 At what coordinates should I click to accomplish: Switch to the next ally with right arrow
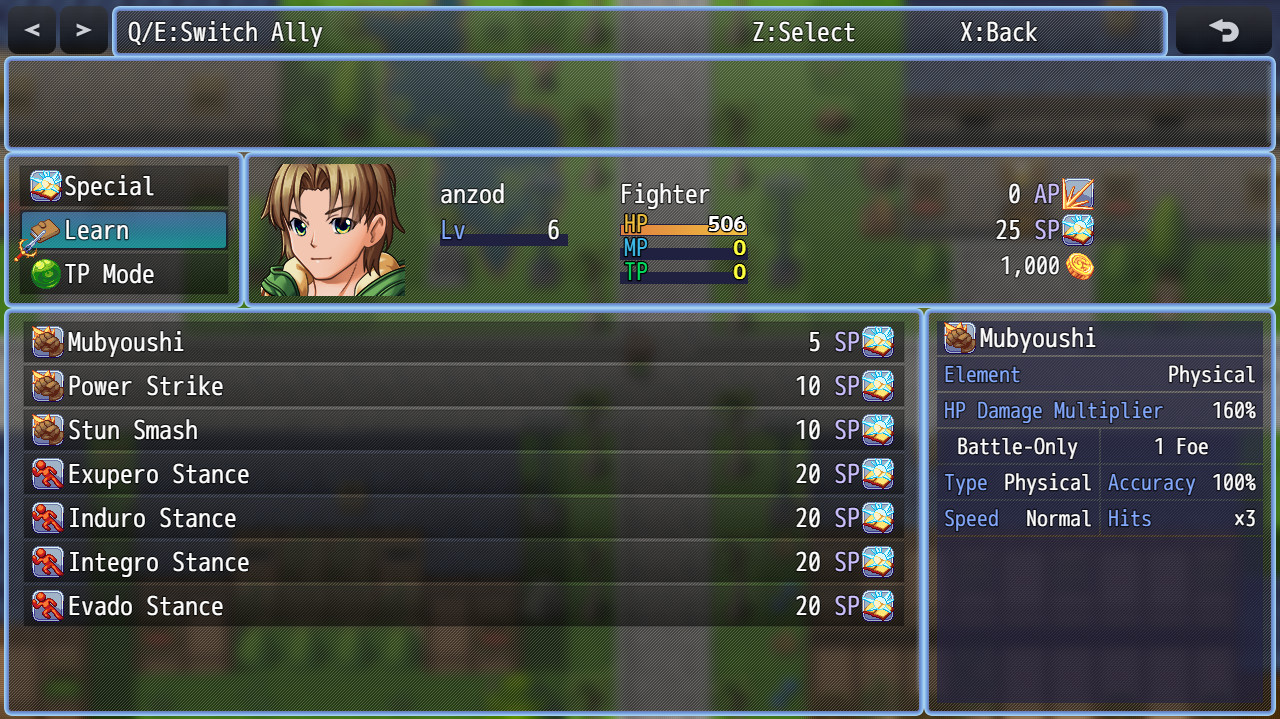coord(84,31)
